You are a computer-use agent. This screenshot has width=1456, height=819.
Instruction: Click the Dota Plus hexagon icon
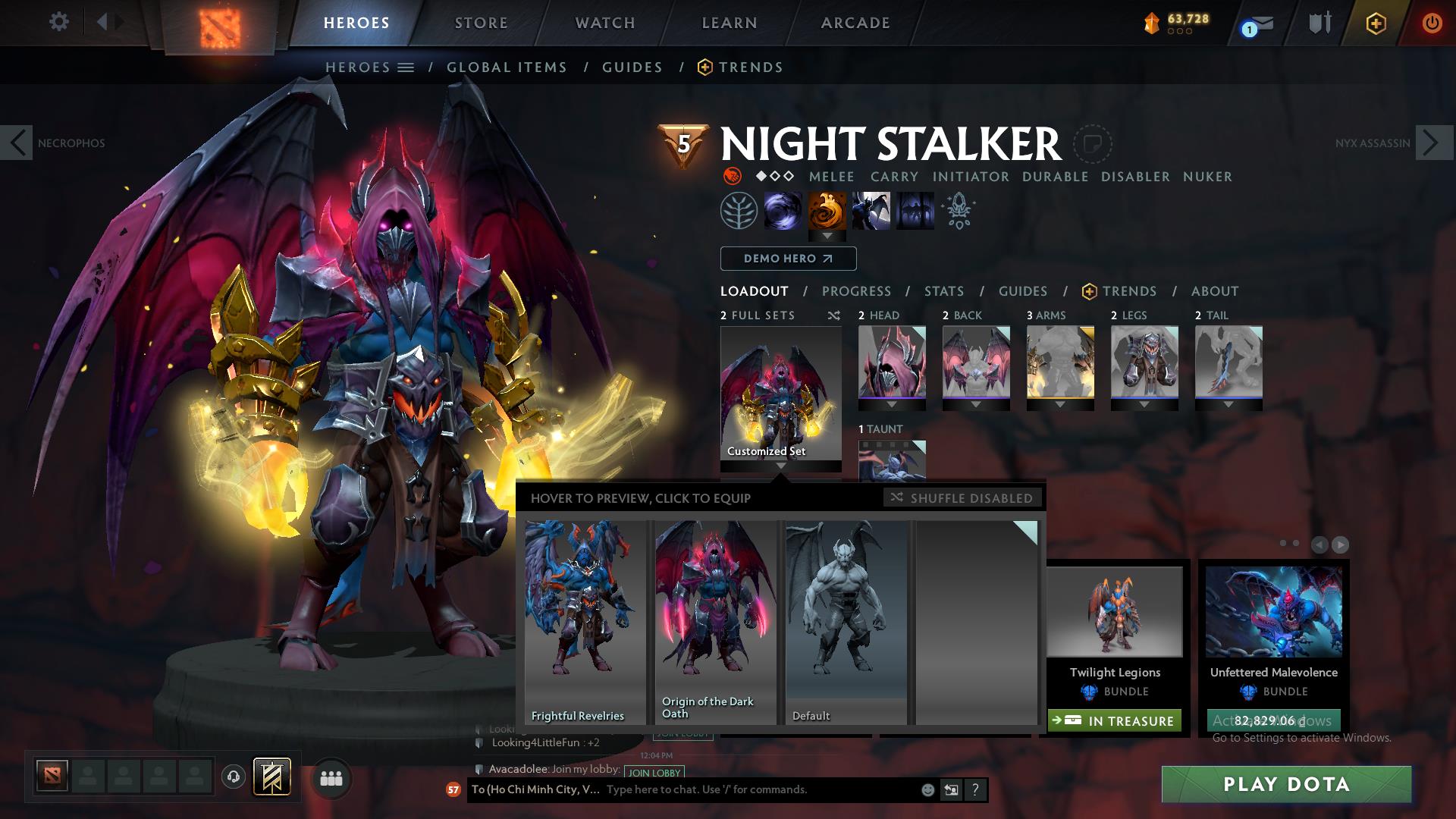(1376, 23)
